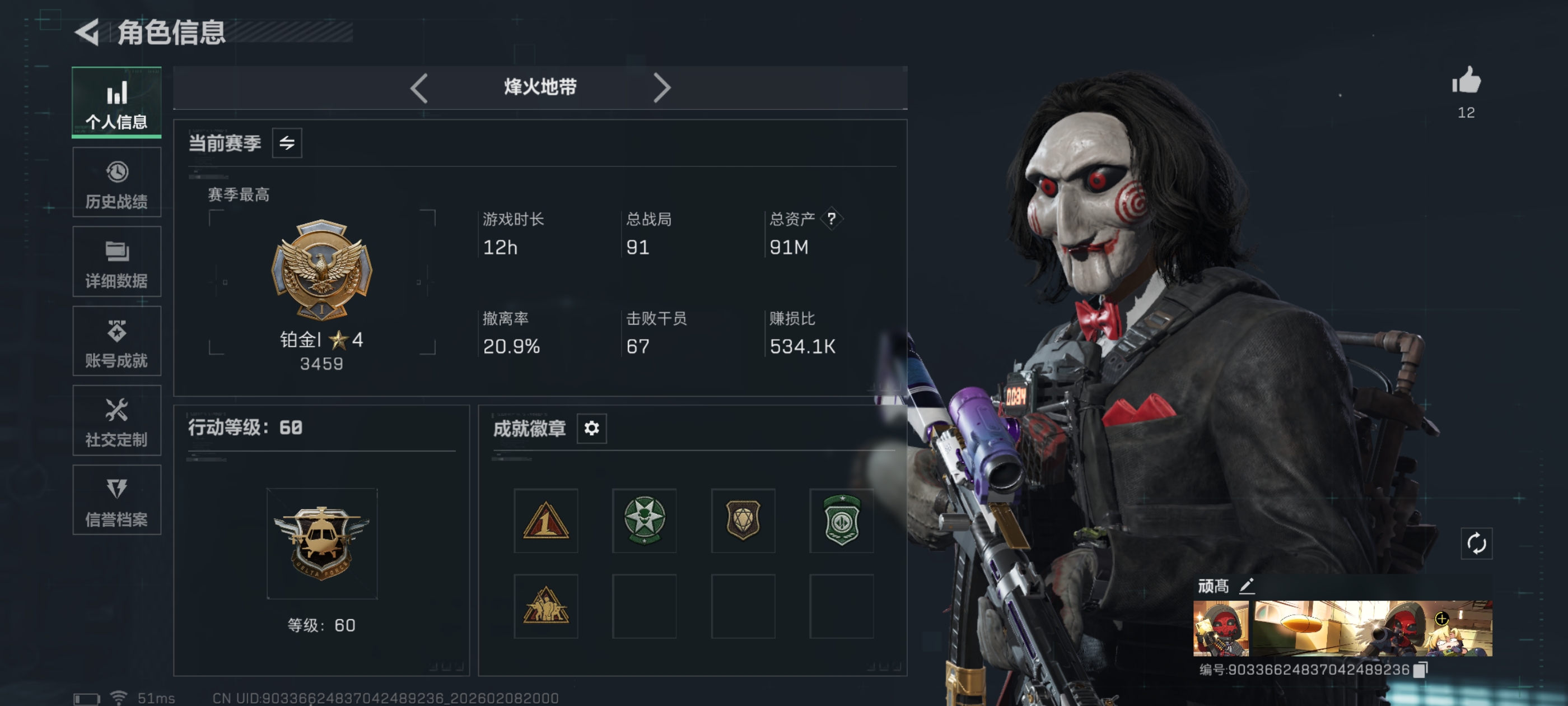Viewport: 1568px width, 706px height.
Task: Copy the player ID number
Action: click(1420, 670)
